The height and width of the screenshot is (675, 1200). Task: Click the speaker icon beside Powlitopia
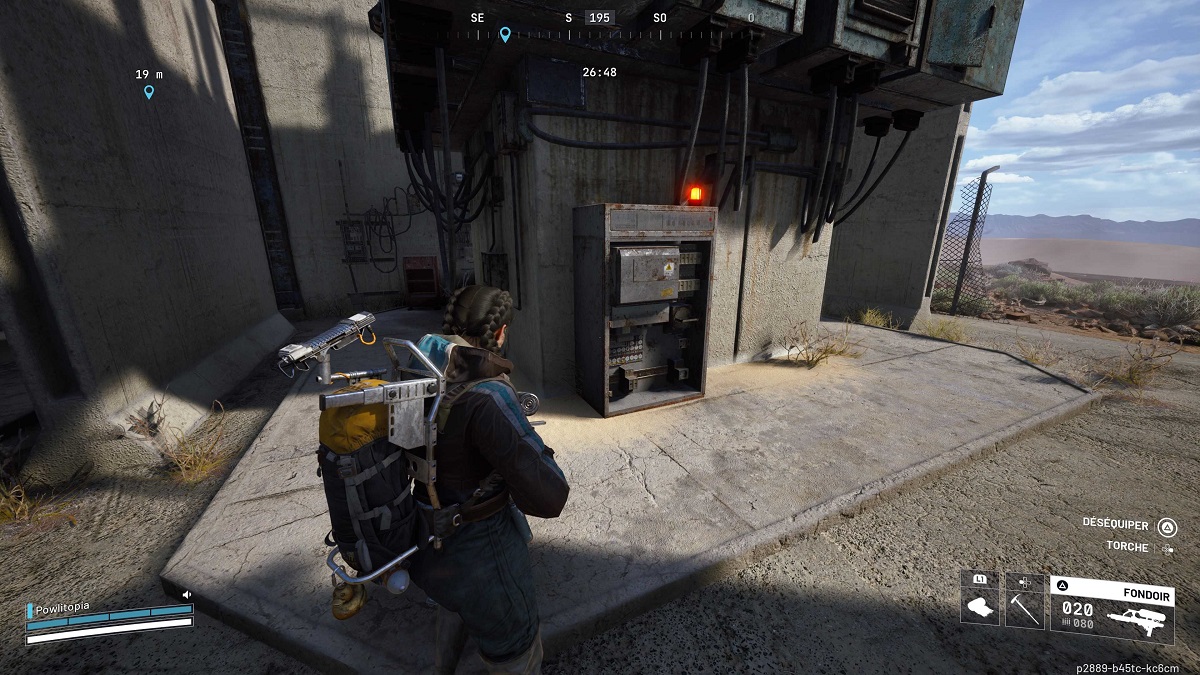click(186, 594)
